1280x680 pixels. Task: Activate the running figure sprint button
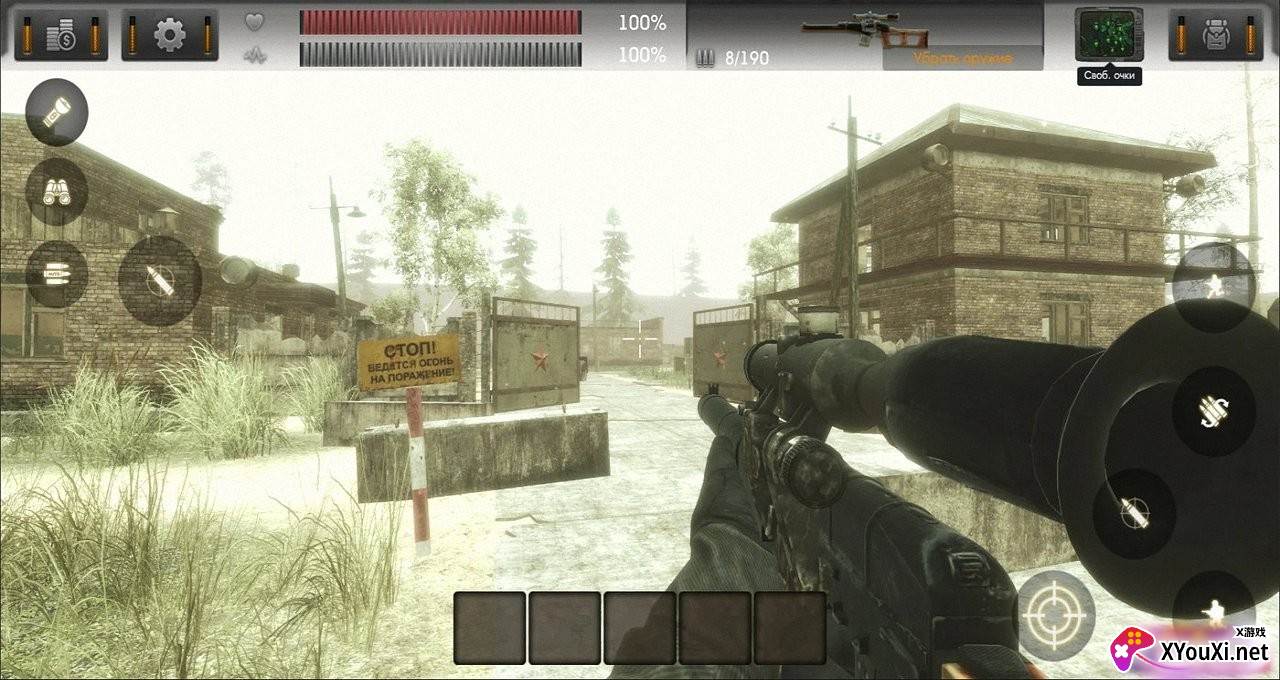point(1214,287)
